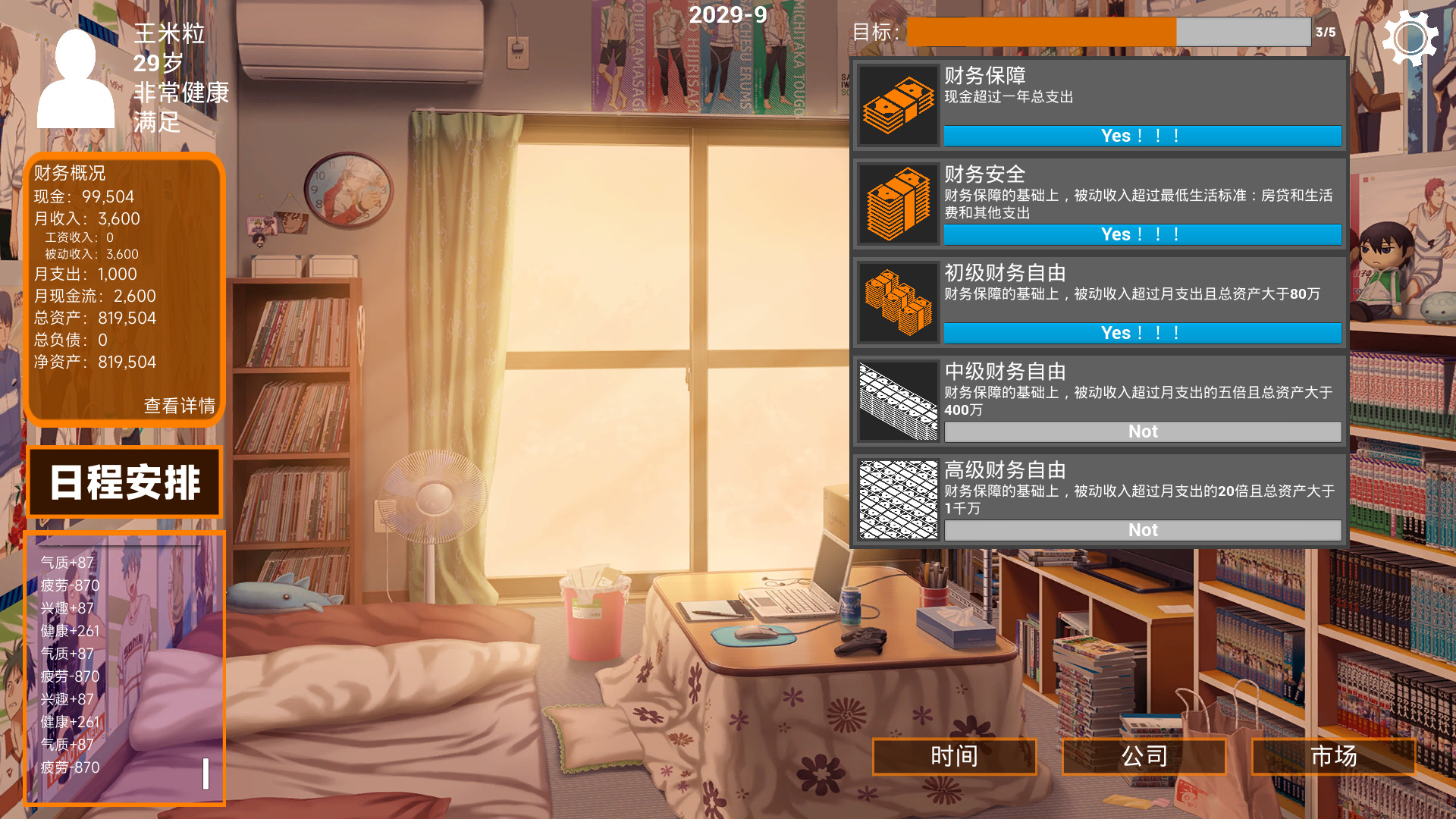The width and height of the screenshot is (1456, 819).
Task: Click the Yes bar under 初级财务自由
Action: pyautogui.click(x=1141, y=333)
